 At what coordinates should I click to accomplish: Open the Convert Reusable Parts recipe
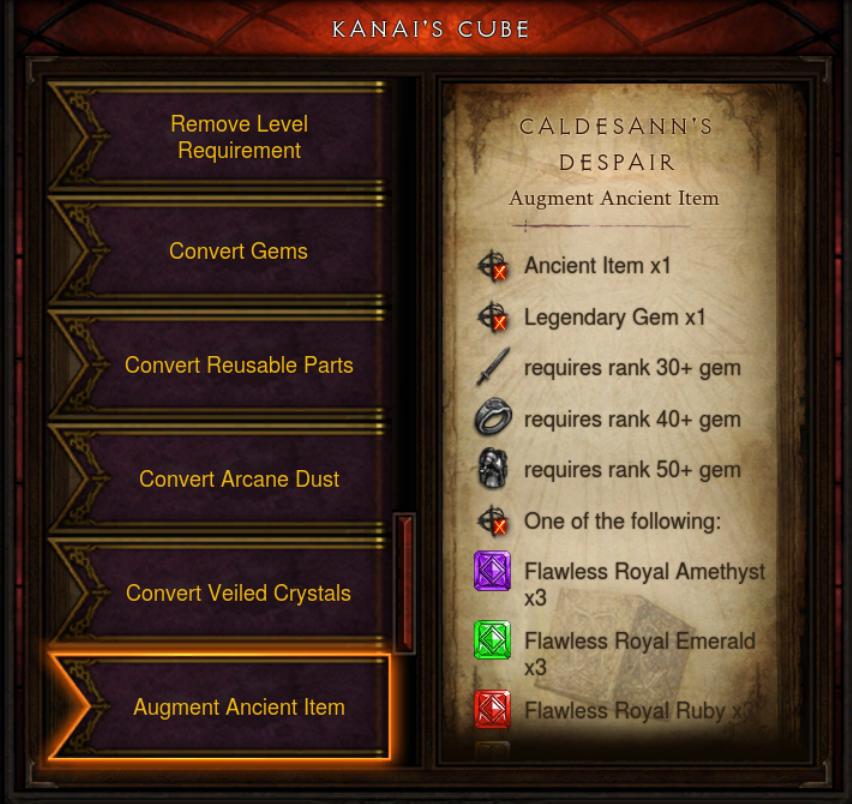238,365
